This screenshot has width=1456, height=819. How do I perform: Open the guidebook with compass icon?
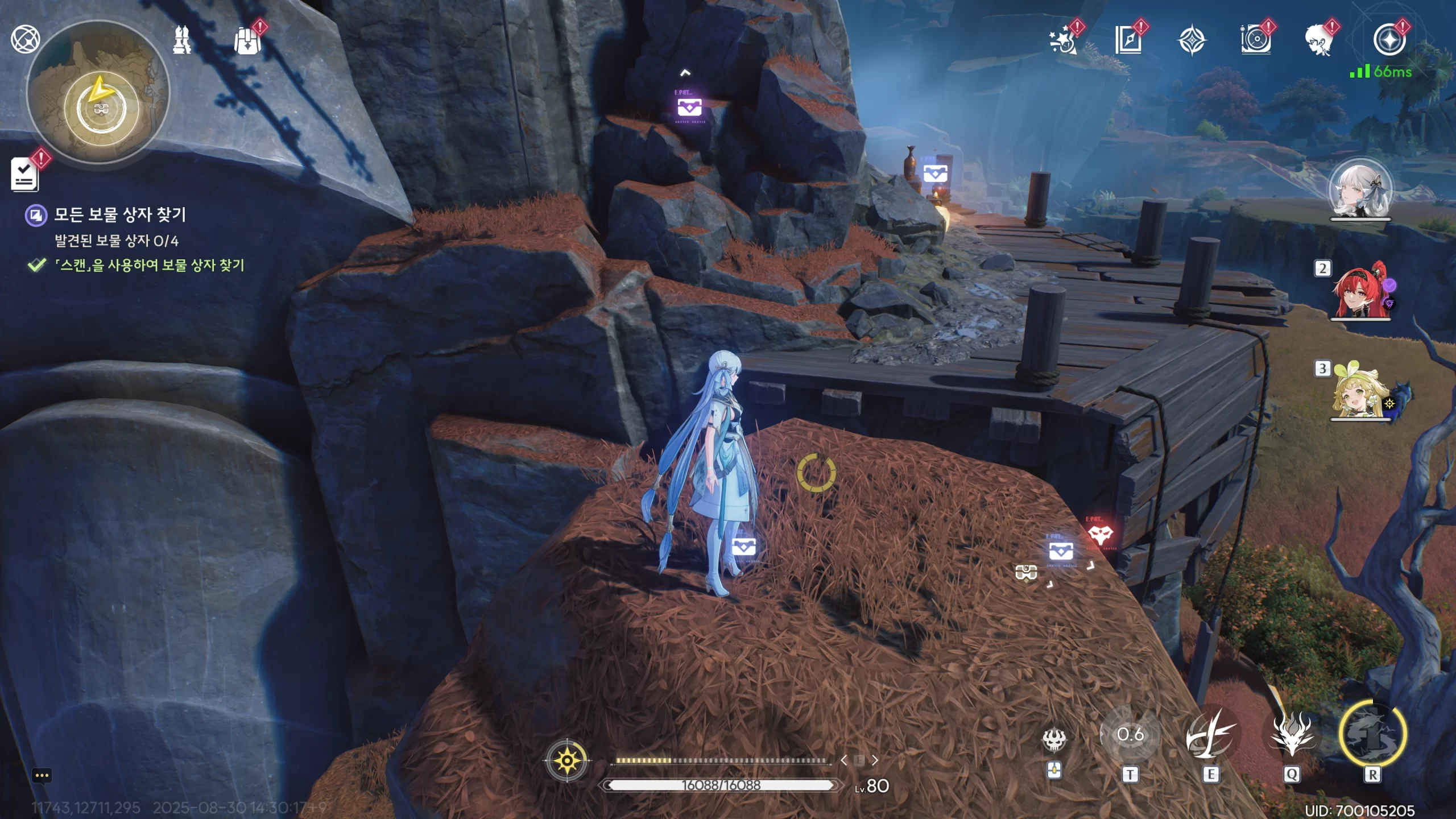tap(1128, 40)
